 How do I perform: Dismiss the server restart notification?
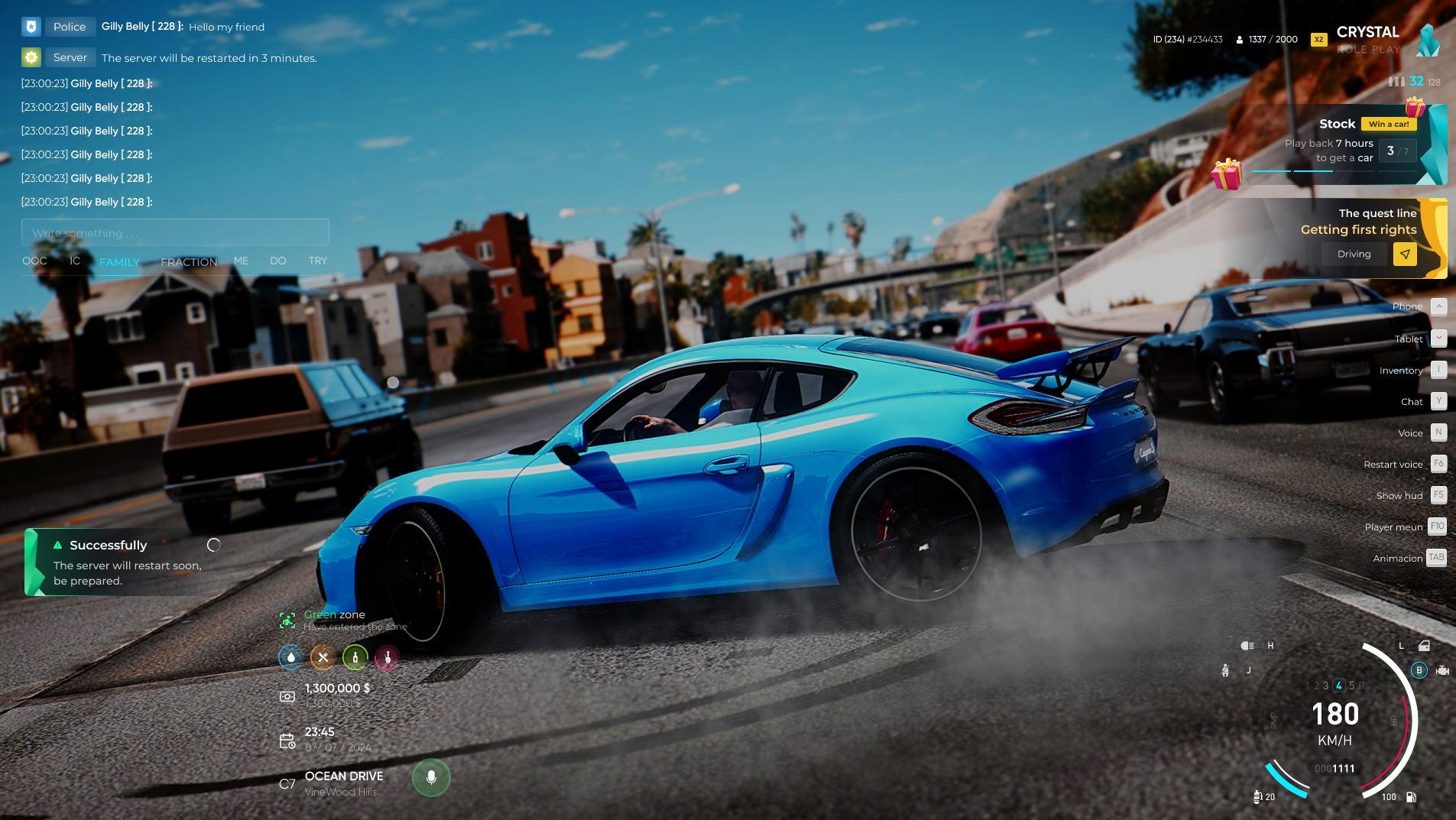click(x=214, y=545)
